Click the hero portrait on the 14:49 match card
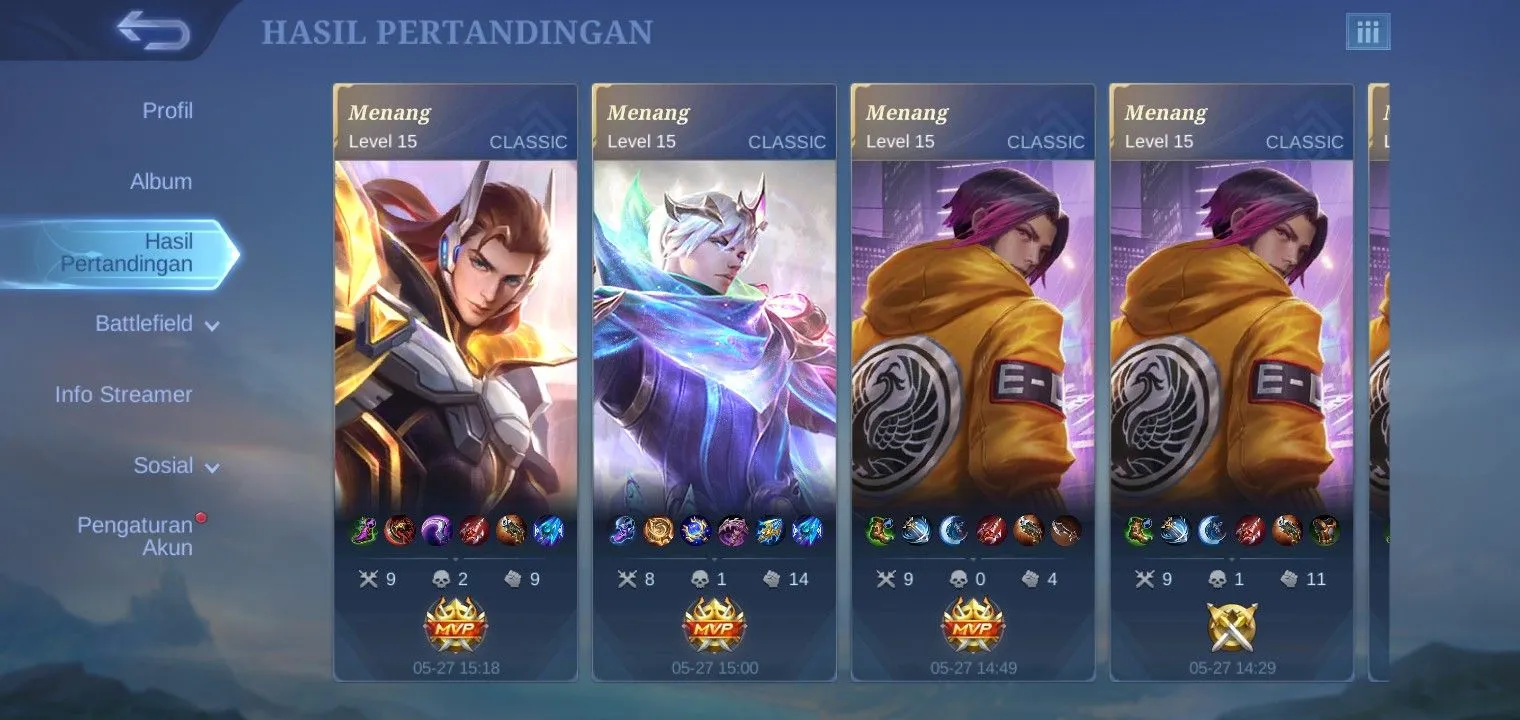 [x=972, y=330]
